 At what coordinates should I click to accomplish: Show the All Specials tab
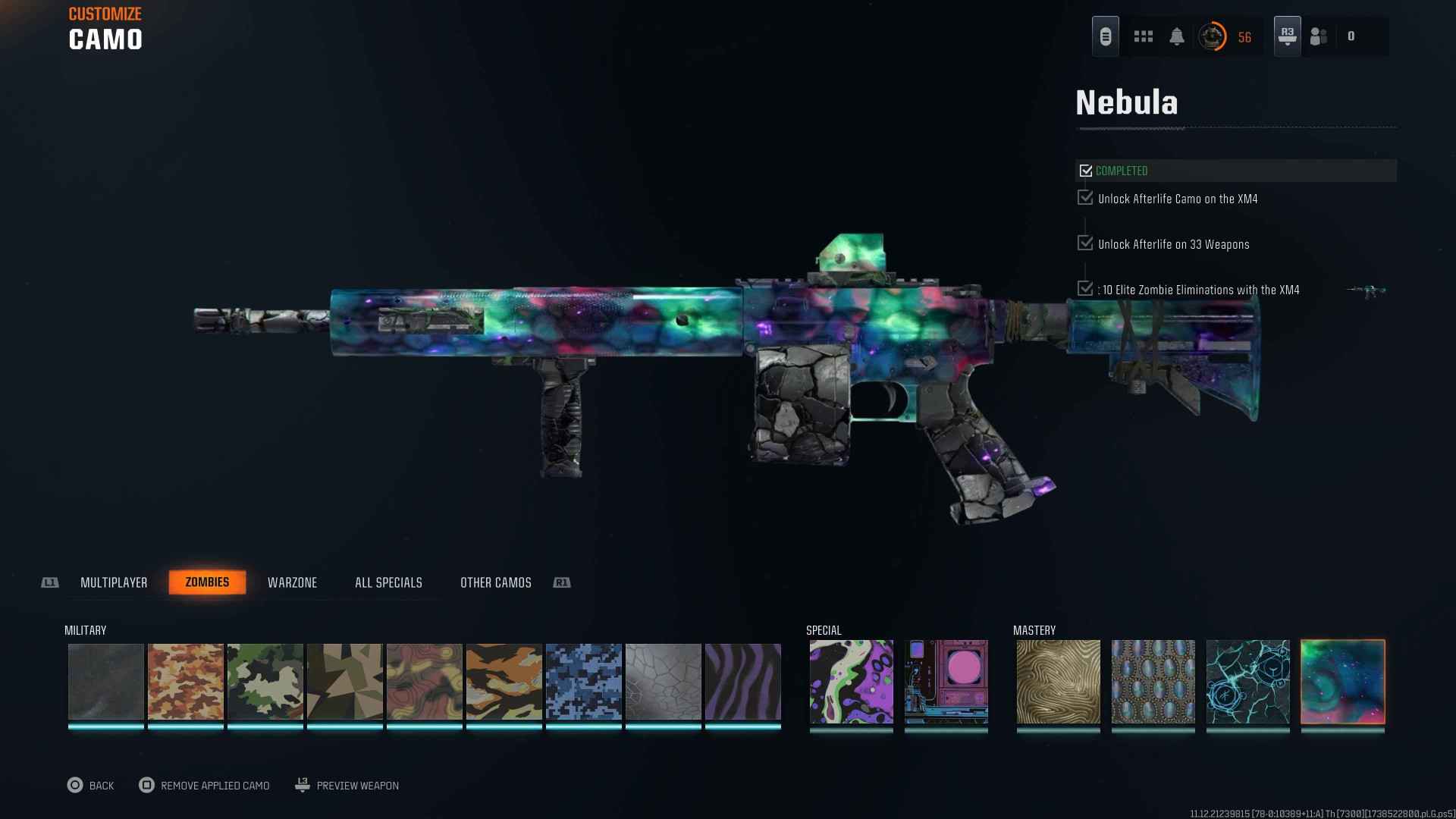pyautogui.click(x=388, y=582)
